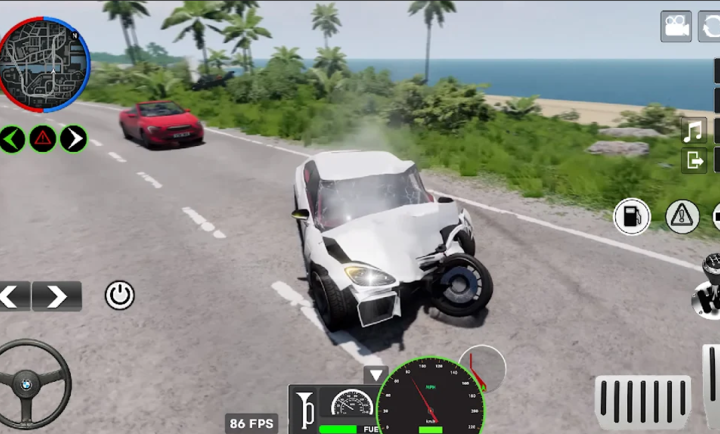
Task: Tap the exit door icon
Action: [694, 160]
